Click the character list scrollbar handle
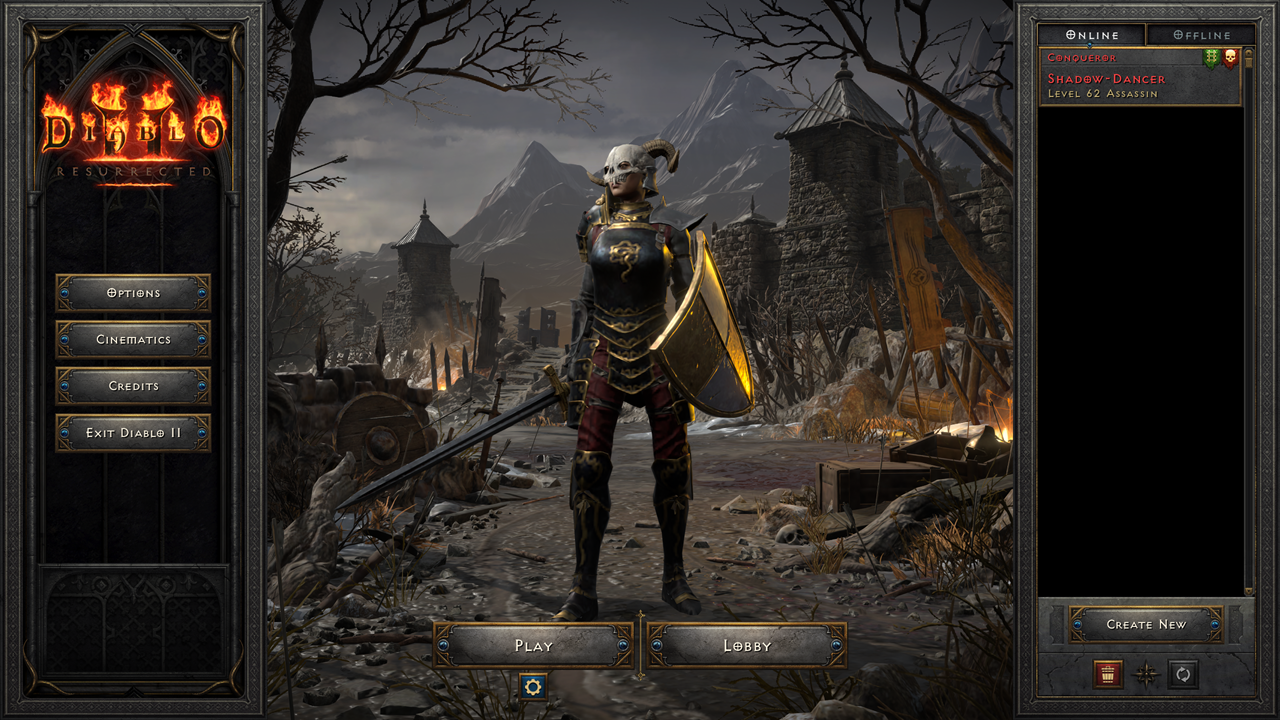 click(1250, 60)
